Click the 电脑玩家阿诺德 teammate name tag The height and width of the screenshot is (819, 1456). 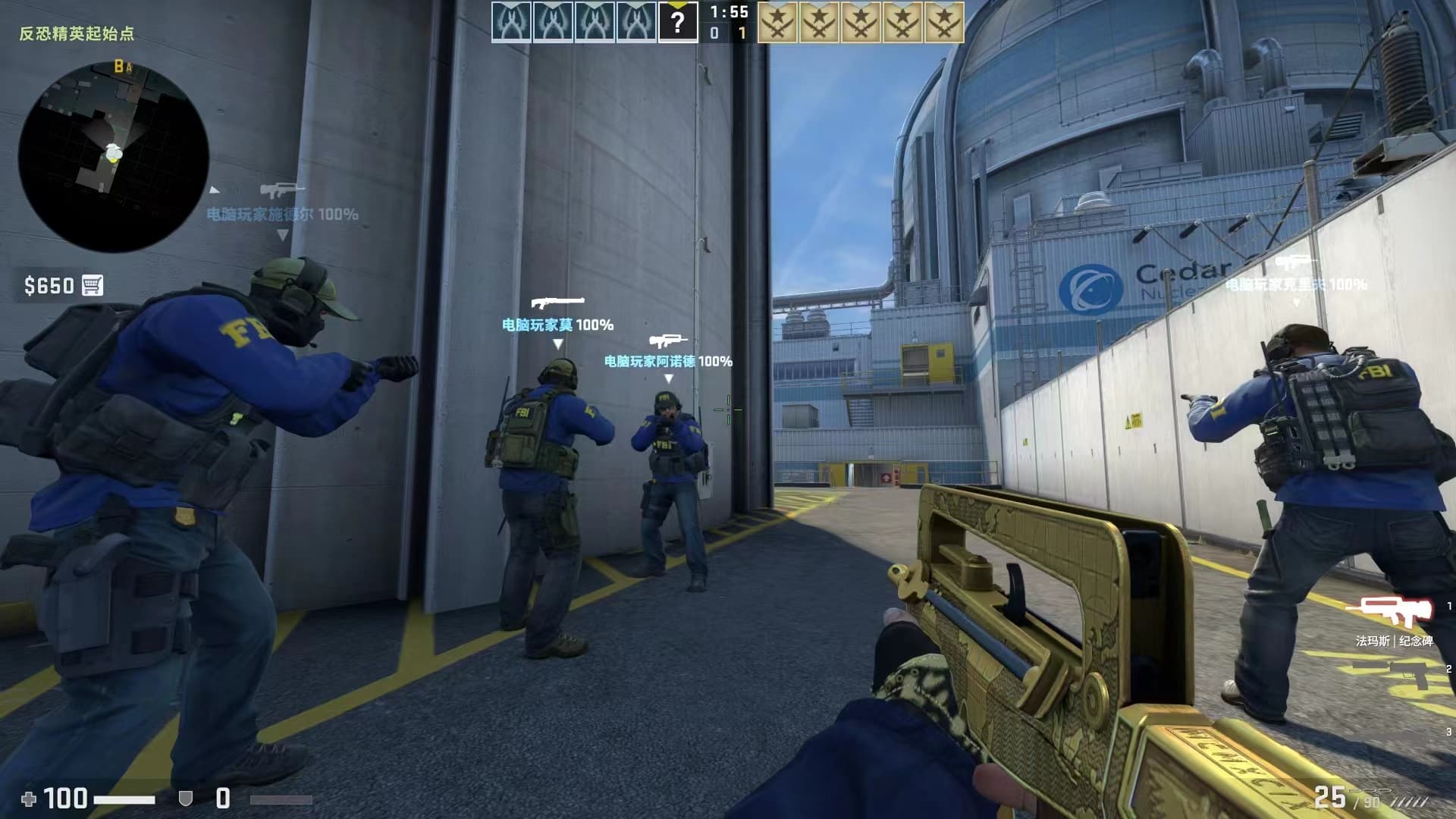click(667, 362)
